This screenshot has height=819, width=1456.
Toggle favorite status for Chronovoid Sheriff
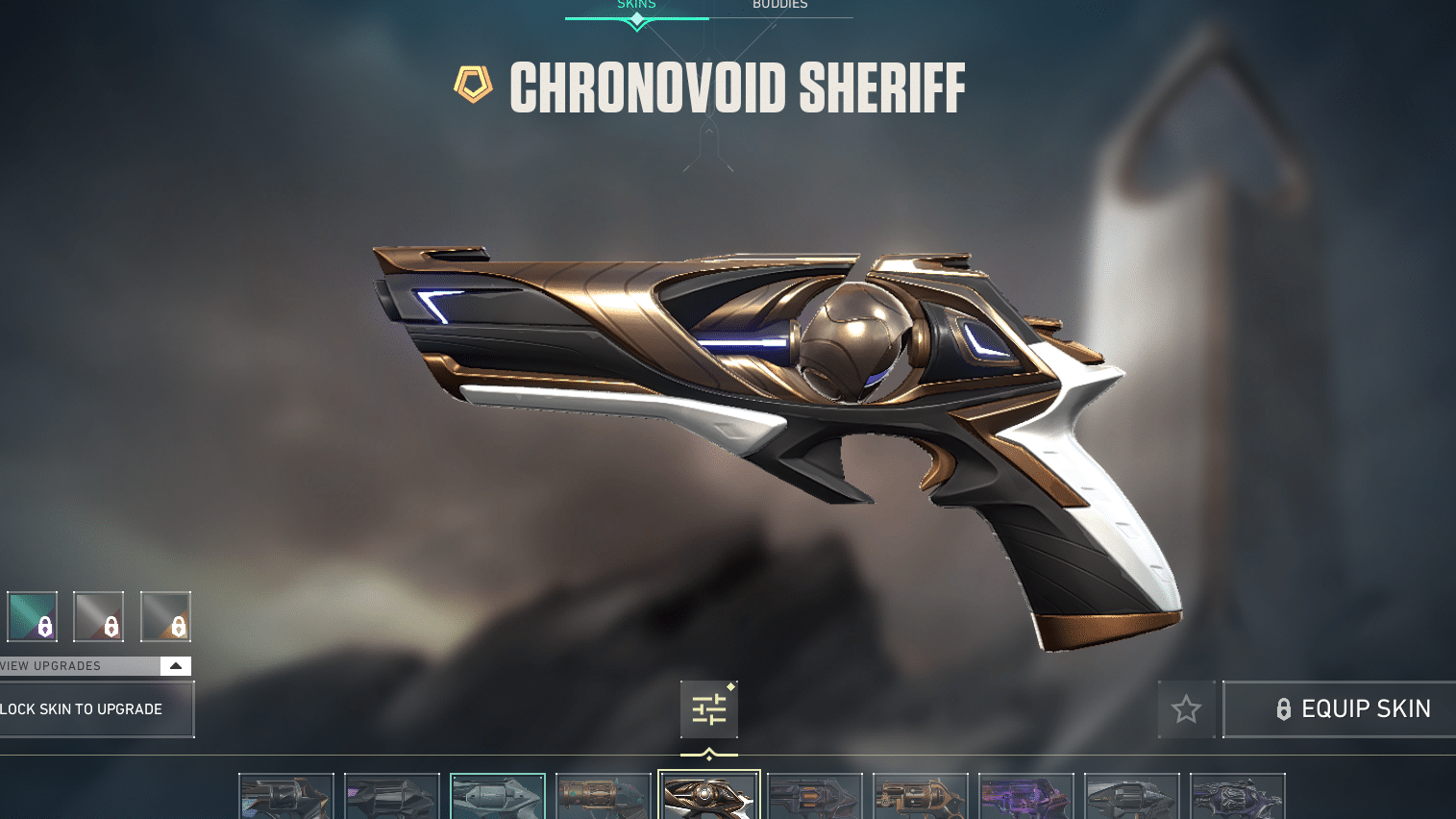1186,708
